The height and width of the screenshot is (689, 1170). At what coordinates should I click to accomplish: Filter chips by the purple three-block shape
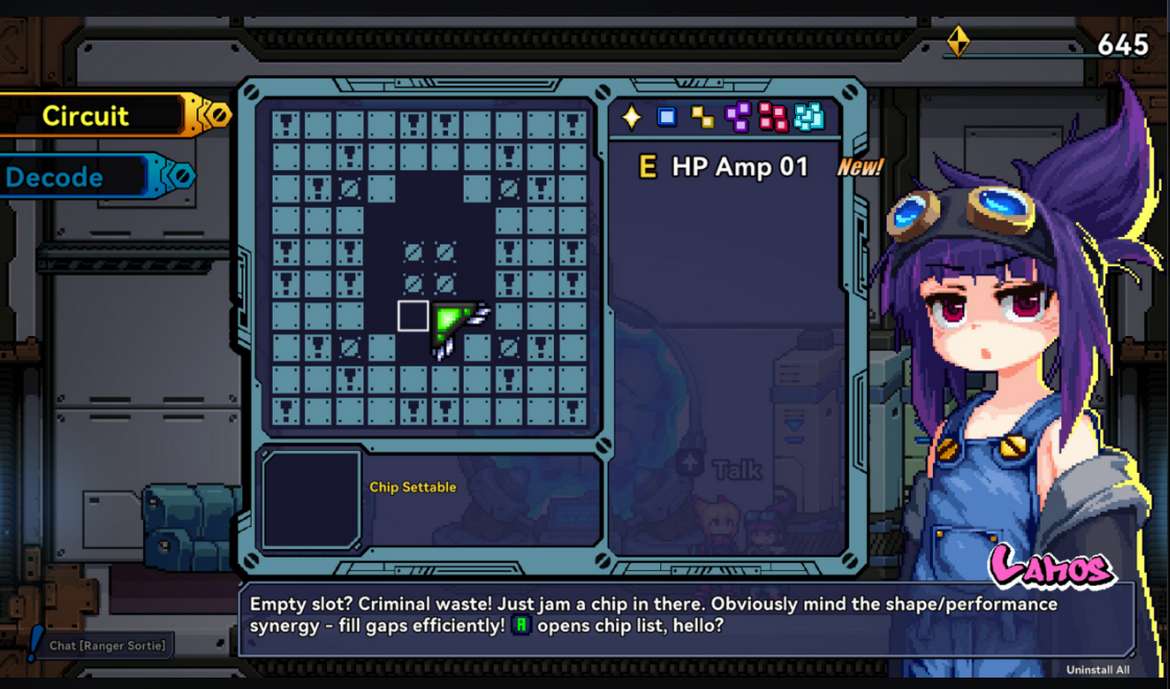[738, 117]
